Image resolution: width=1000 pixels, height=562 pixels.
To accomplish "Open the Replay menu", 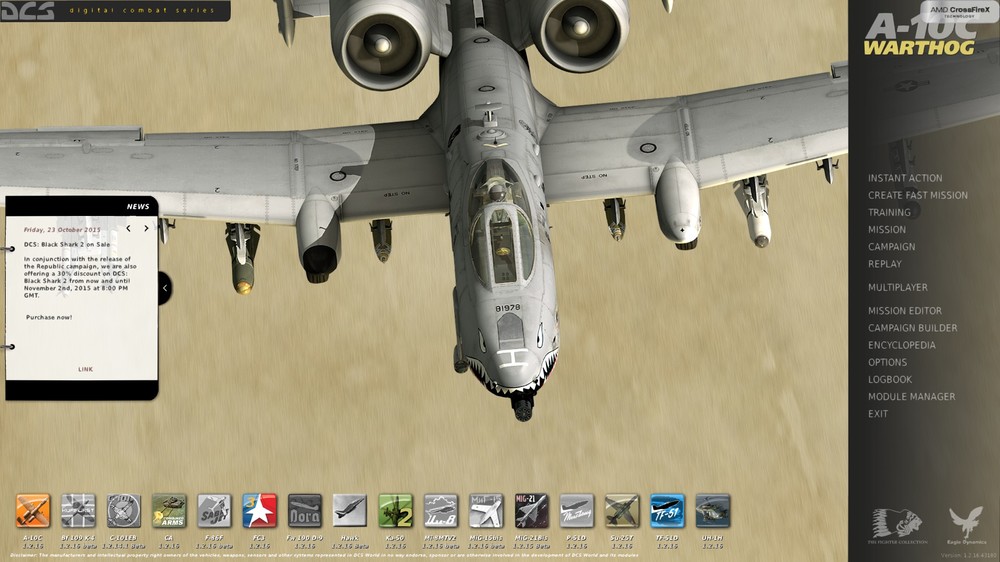I will (x=884, y=264).
